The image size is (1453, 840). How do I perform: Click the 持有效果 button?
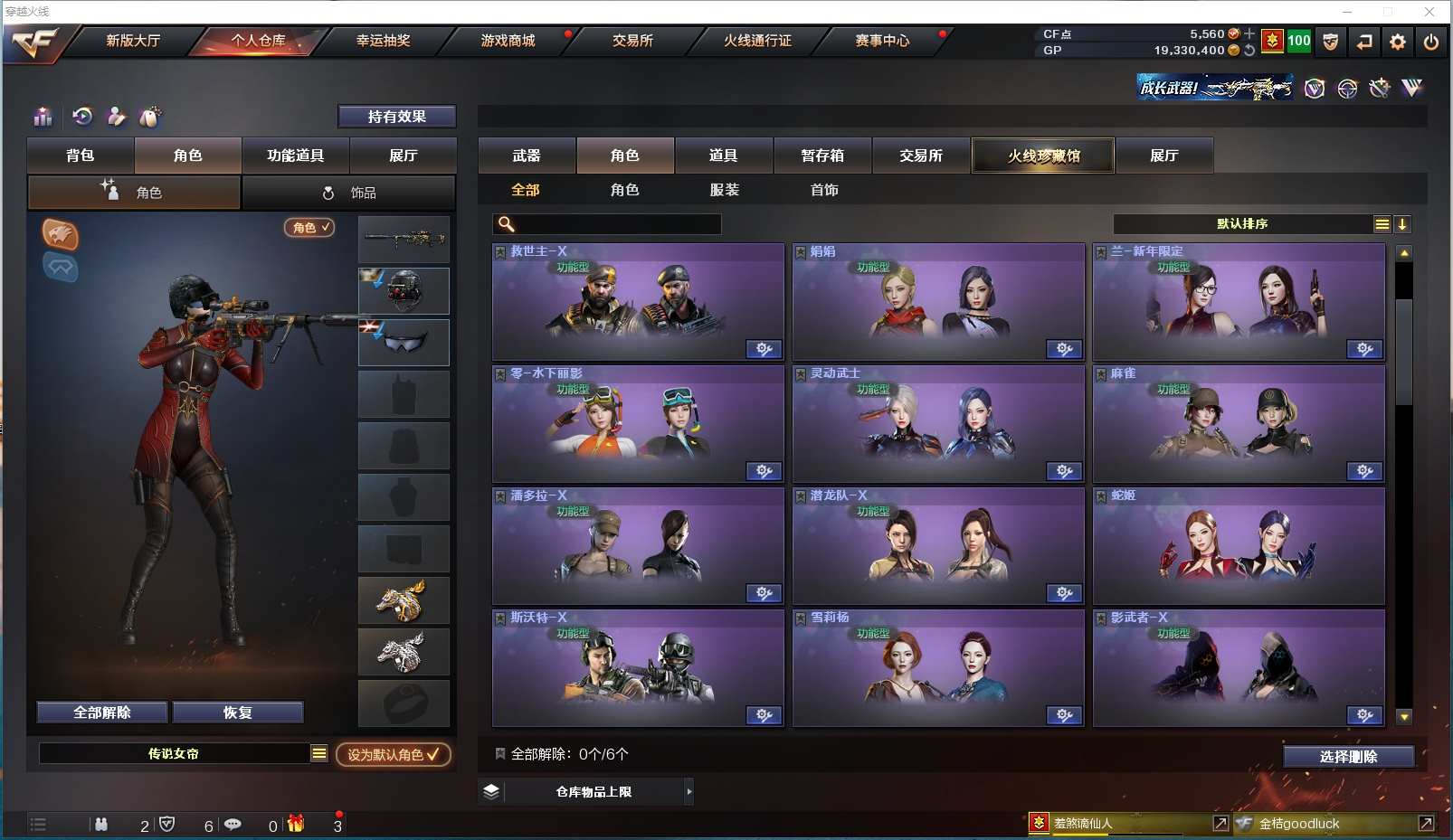396,117
